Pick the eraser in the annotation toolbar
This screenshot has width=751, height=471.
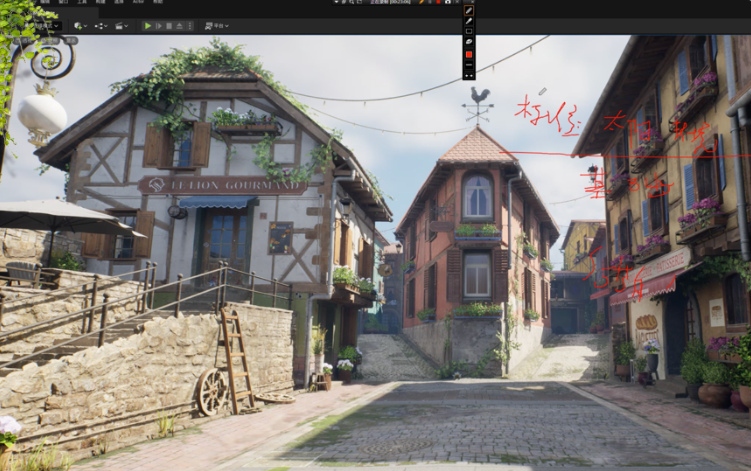click(x=469, y=42)
